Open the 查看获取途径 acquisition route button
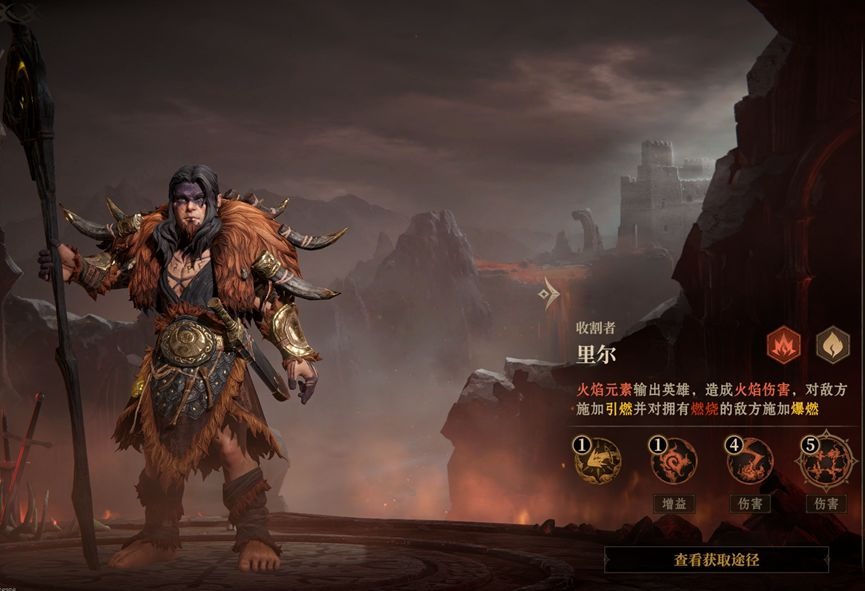865x591 pixels. click(716, 560)
